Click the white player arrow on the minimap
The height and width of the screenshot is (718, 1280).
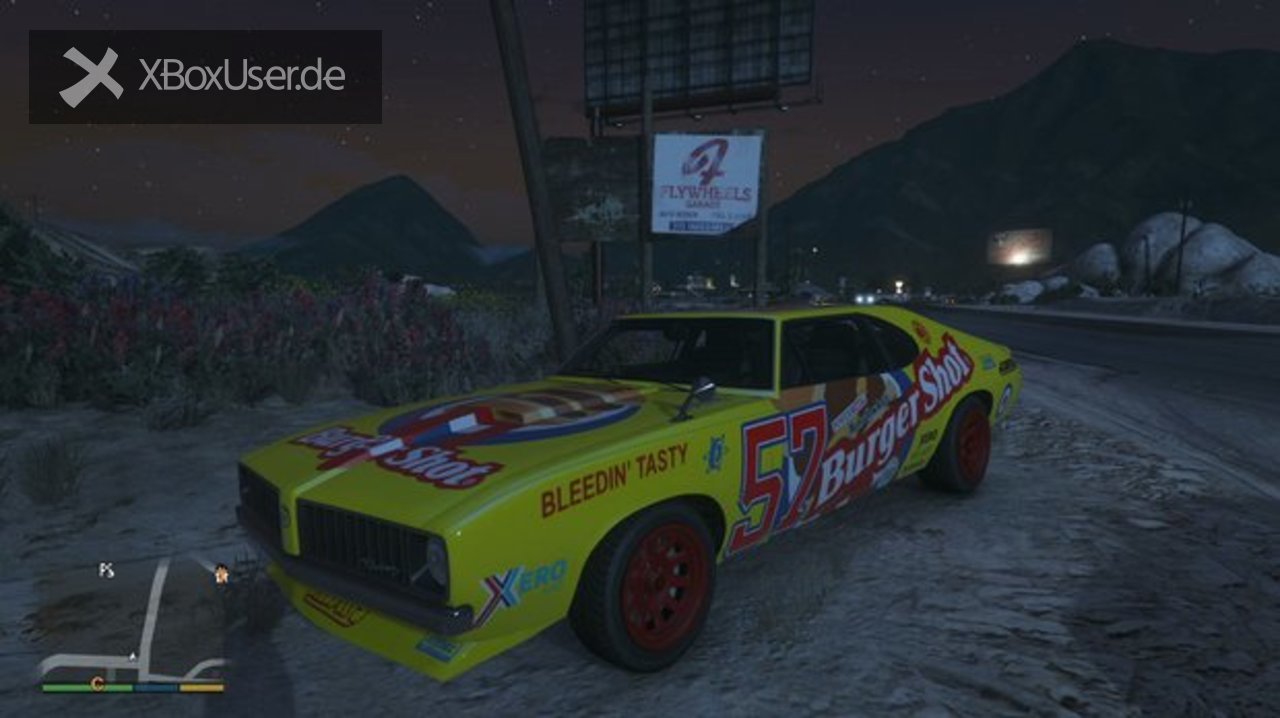click(x=133, y=657)
